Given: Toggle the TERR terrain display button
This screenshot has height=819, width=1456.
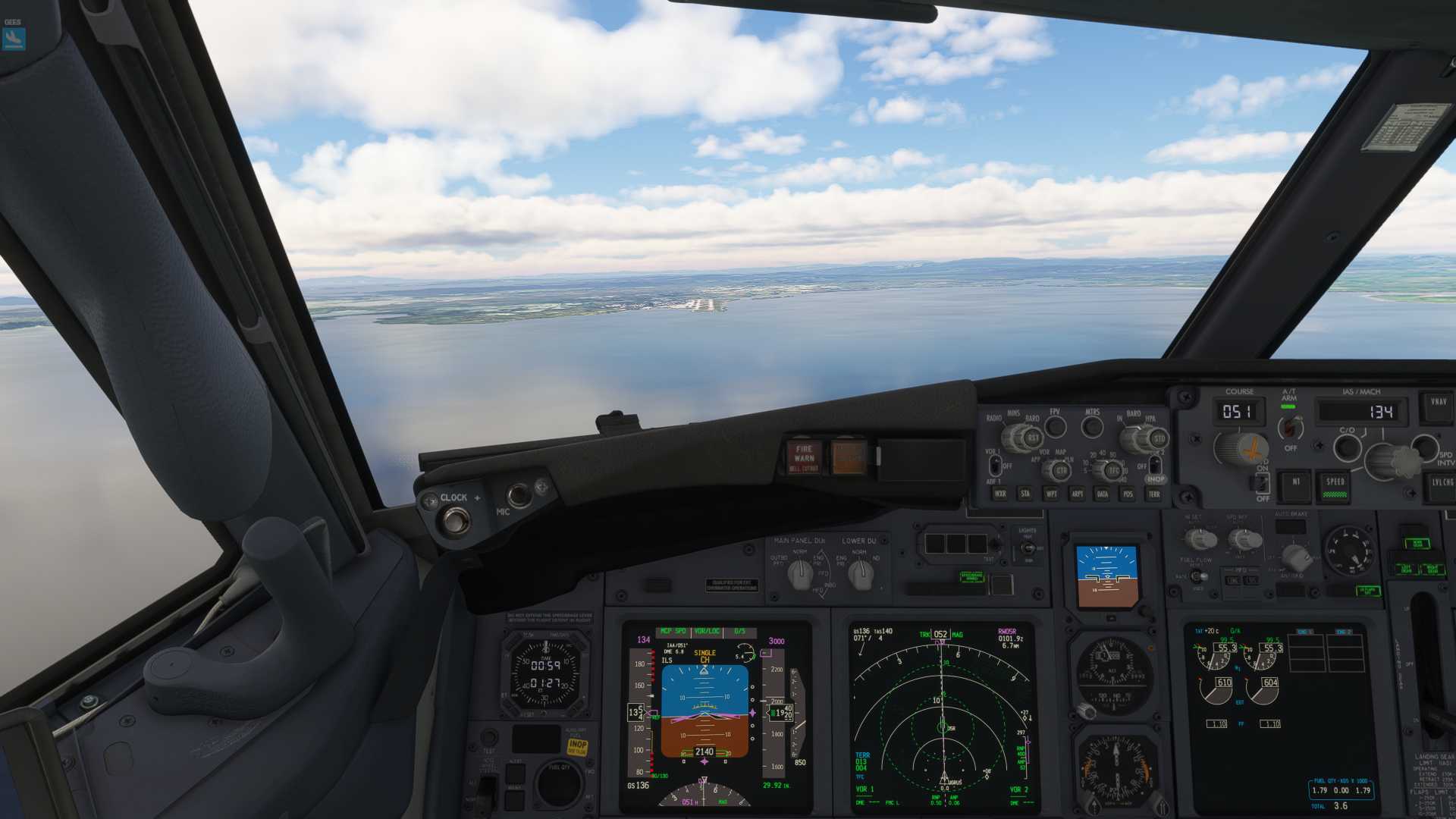Looking at the screenshot, I should (x=1154, y=494).
